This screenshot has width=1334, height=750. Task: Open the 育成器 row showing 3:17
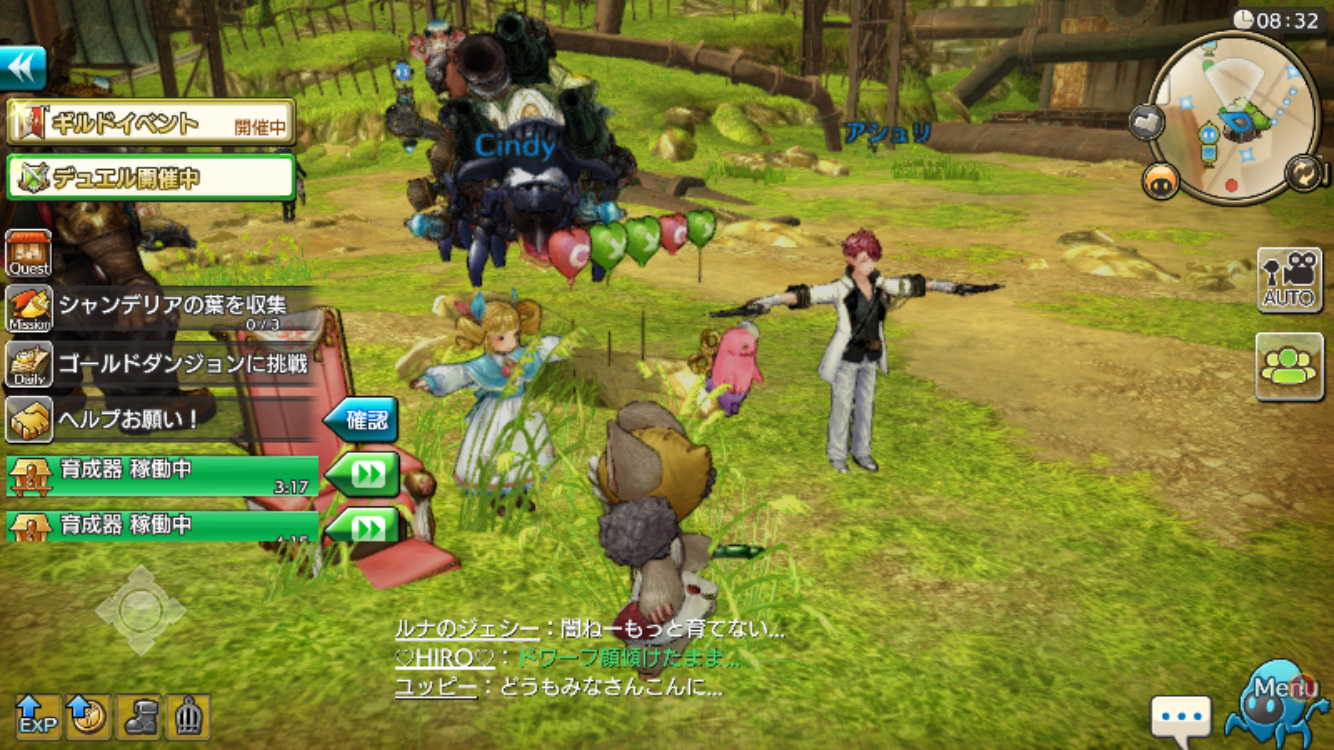click(163, 474)
